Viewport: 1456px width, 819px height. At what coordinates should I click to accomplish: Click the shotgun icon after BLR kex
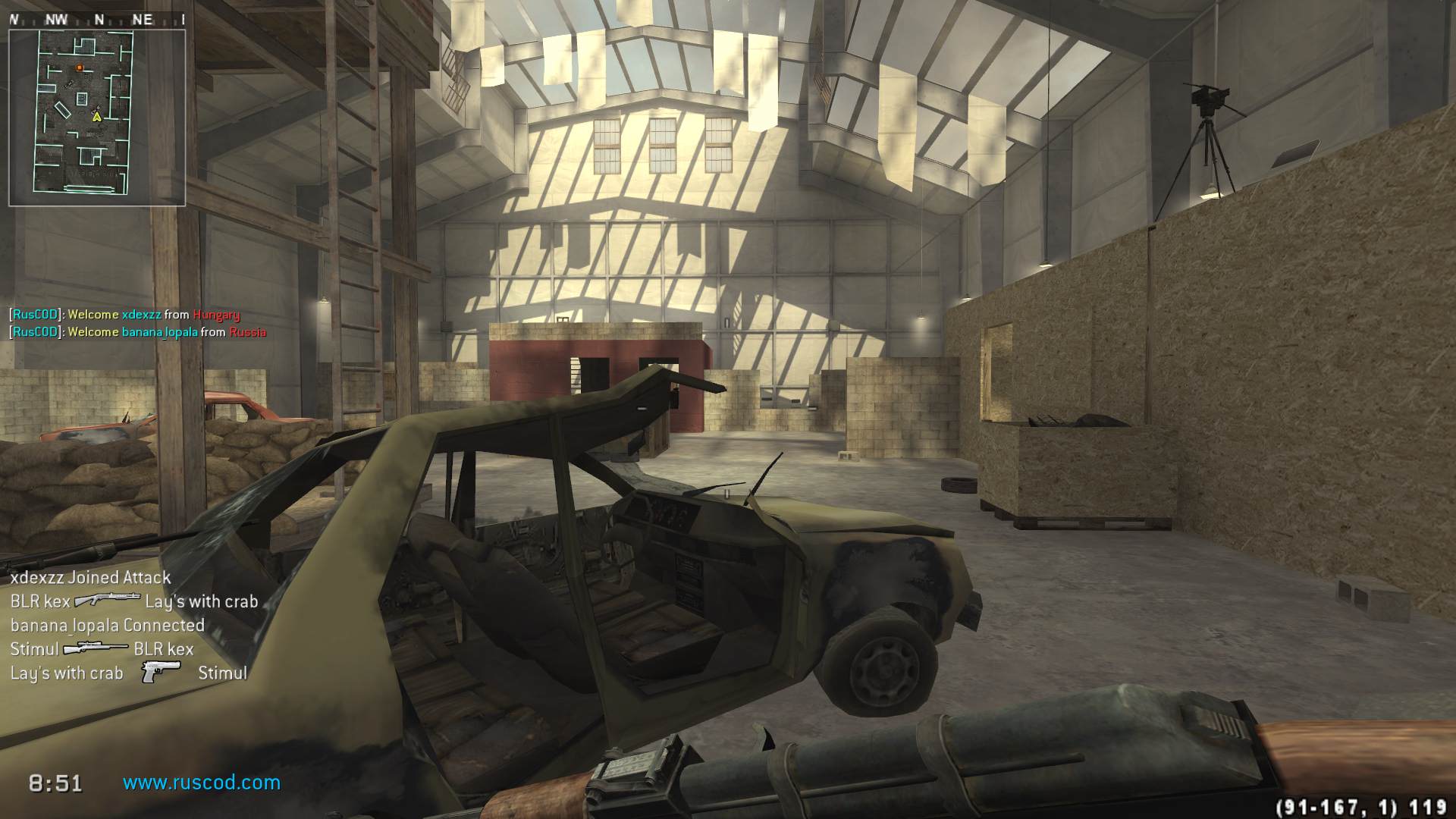(107, 601)
